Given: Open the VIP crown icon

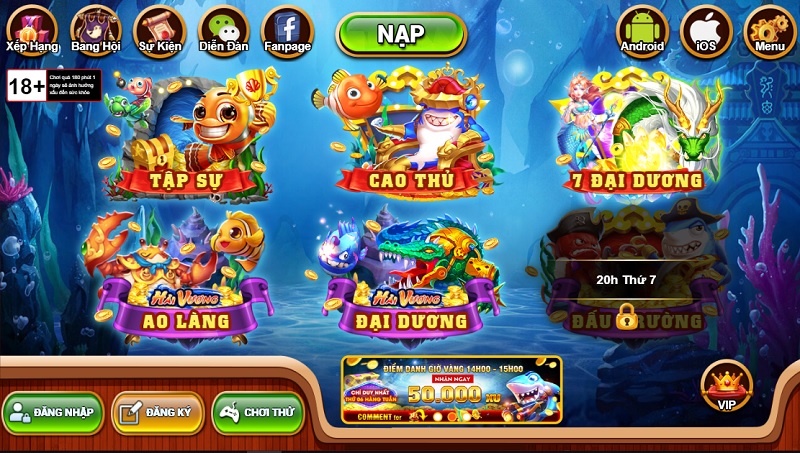Looking at the screenshot, I should click(x=726, y=387).
